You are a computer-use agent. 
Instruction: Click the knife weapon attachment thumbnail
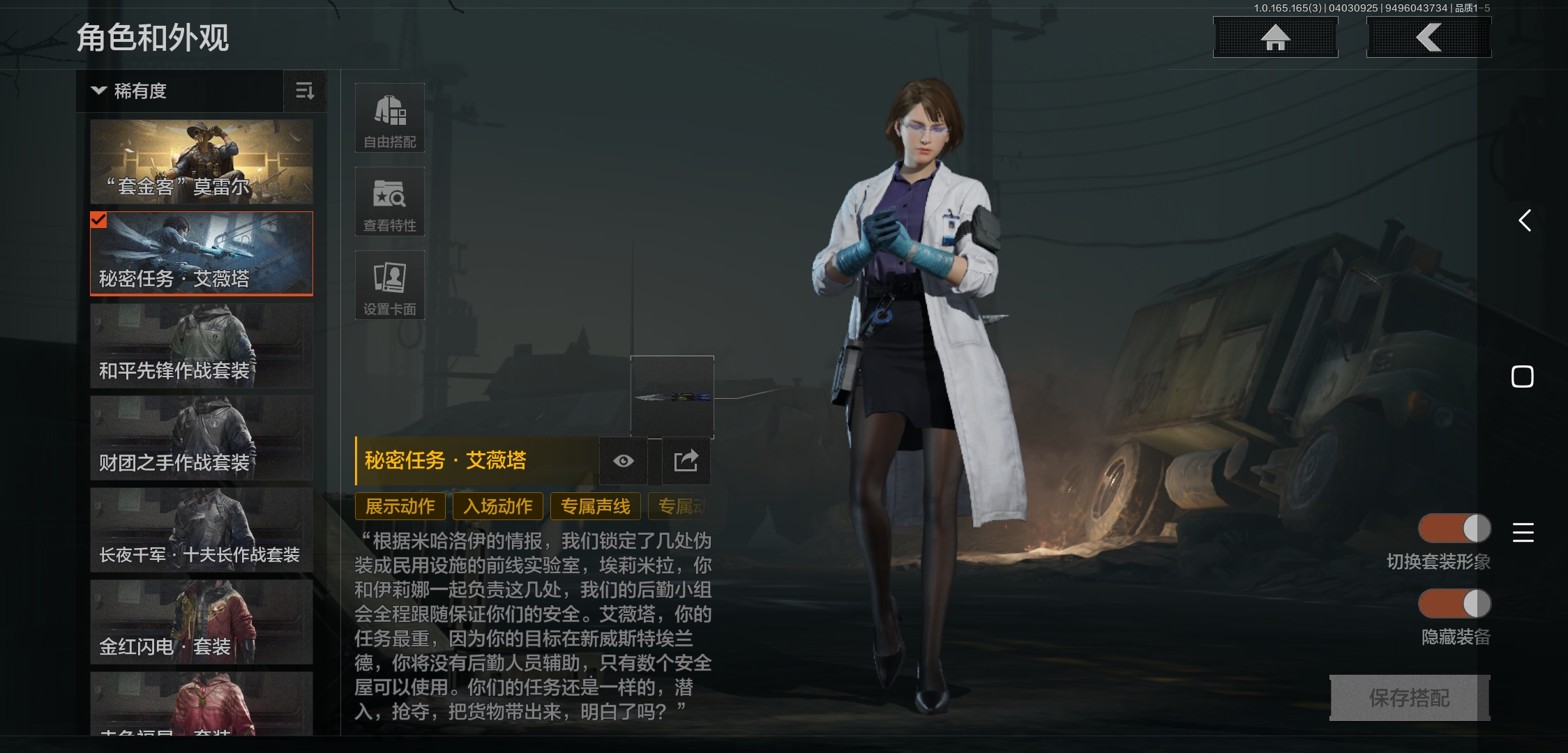tap(672, 398)
